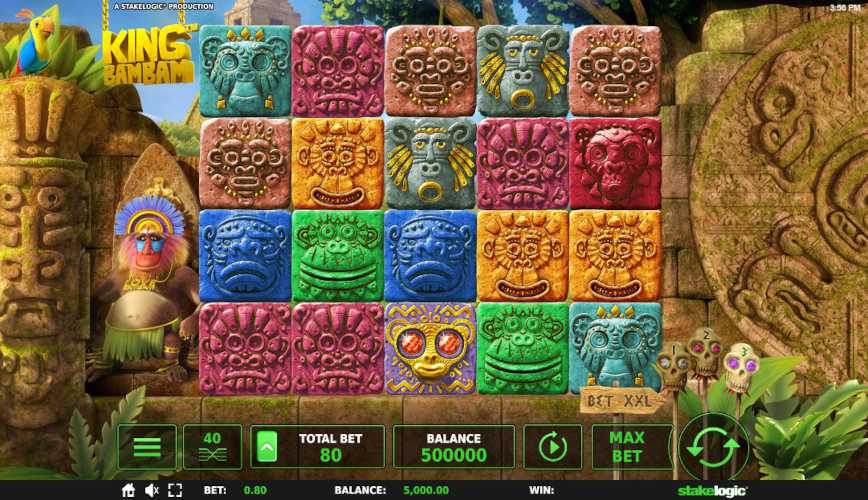This screenshot has height=500, width=868.
Task: Raise the total bet with the arrow
Action: point(266,447)
